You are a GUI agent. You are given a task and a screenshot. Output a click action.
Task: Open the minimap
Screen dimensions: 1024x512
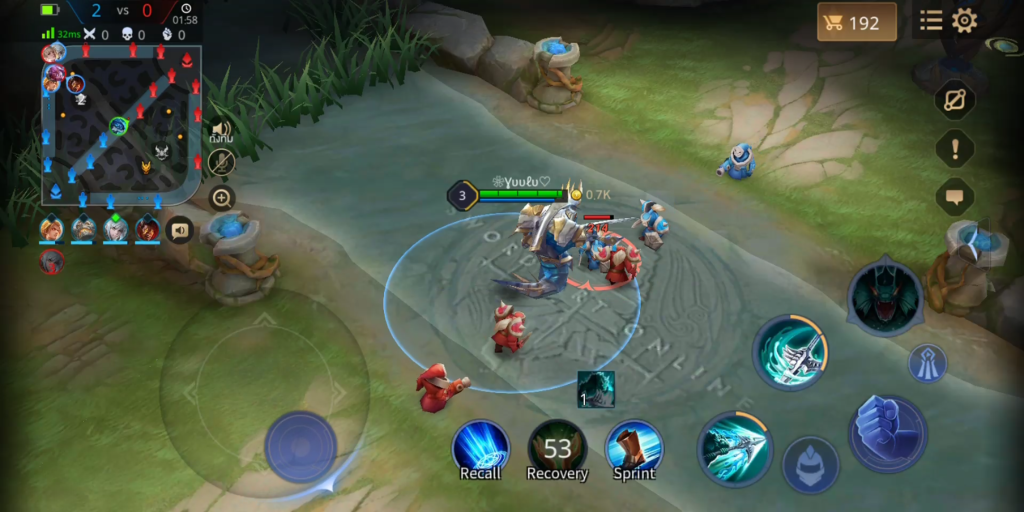tap(121, 125)
